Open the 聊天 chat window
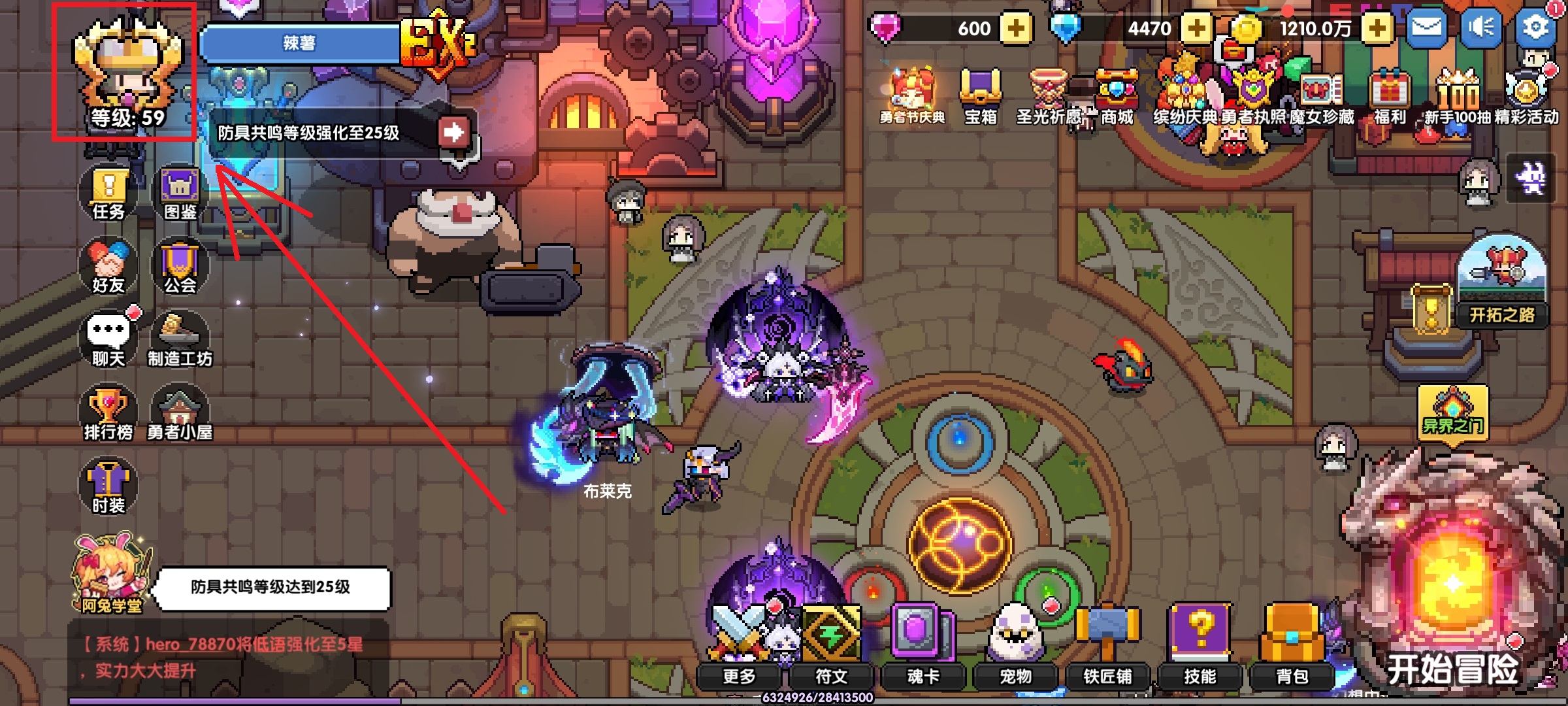Viewport: 1568px width, 706px height. [x=108, y=340]
